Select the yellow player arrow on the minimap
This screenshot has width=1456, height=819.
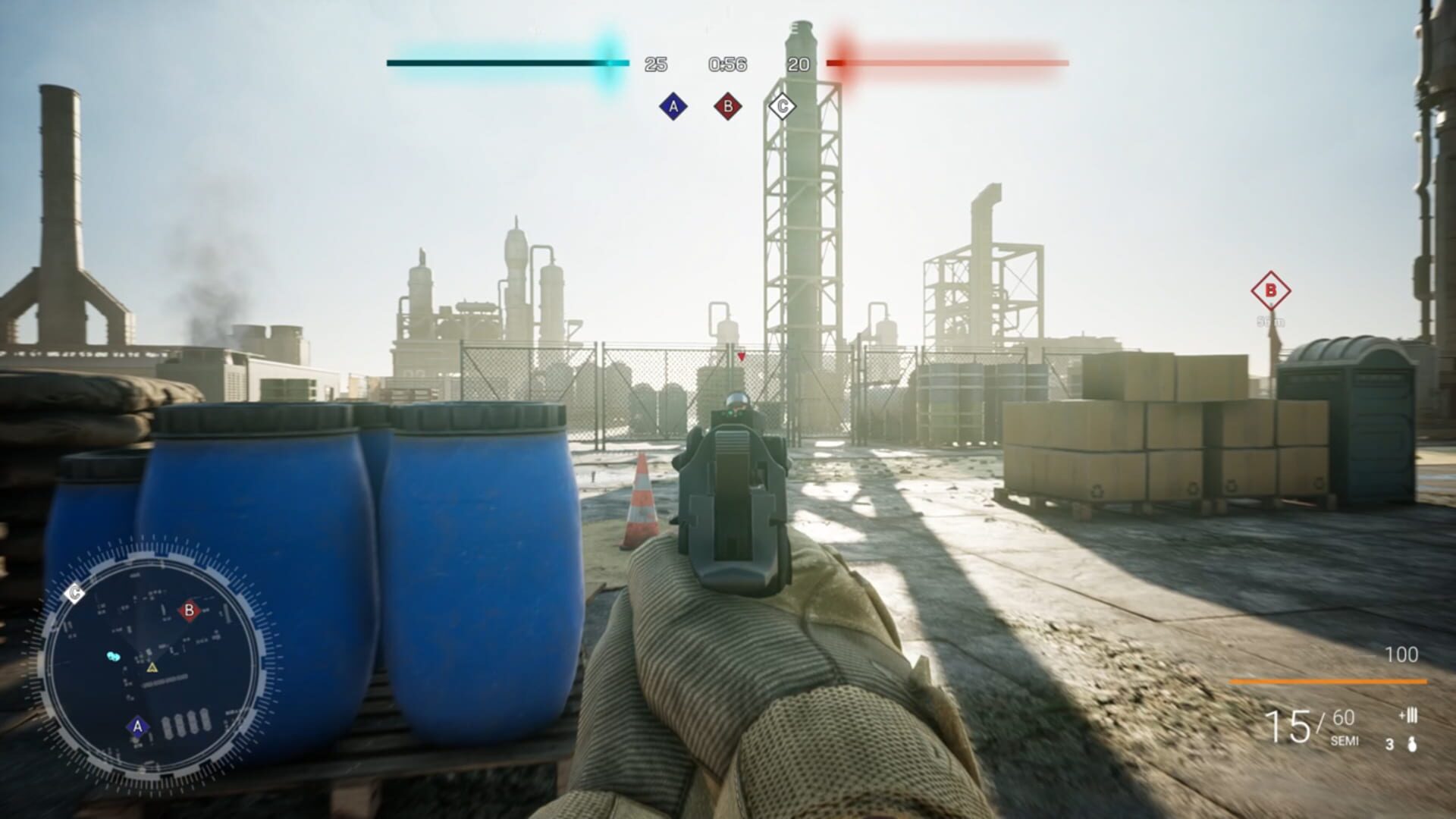click(154, 668)
